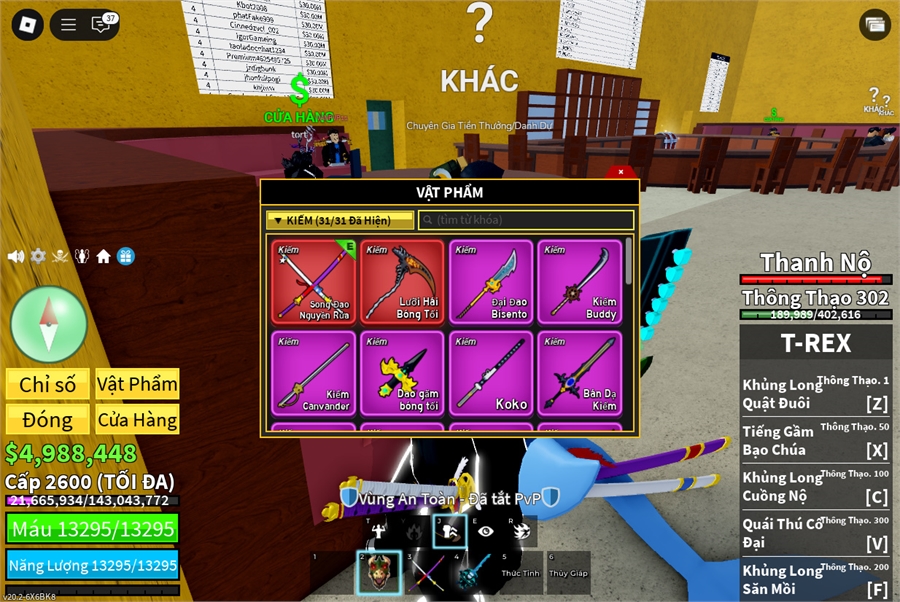Click the item keyword search field
The width and height of the screenshot is (900, 602).
(x=526, y=220)
